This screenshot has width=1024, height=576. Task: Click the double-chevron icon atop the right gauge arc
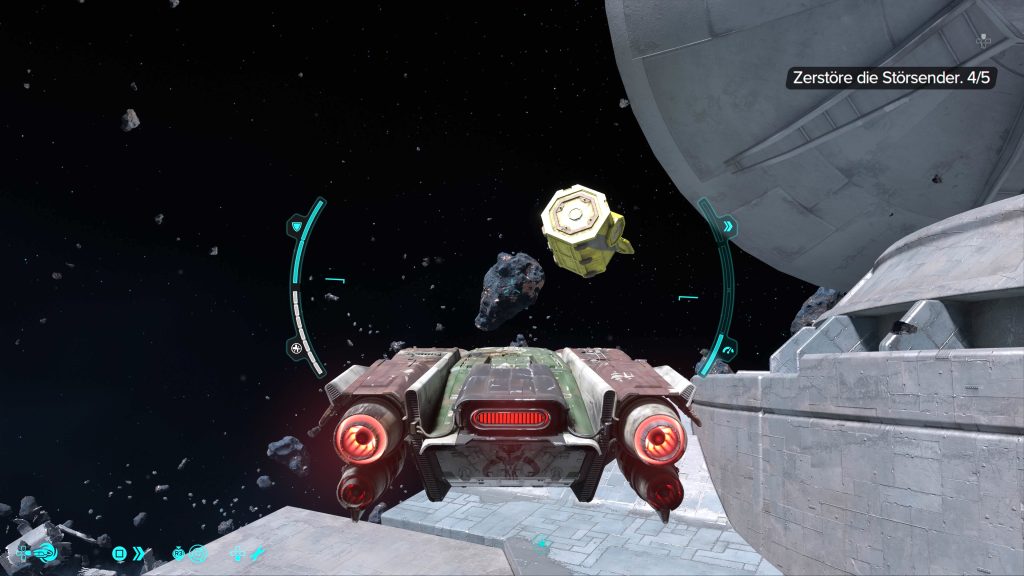coord(728,227)
